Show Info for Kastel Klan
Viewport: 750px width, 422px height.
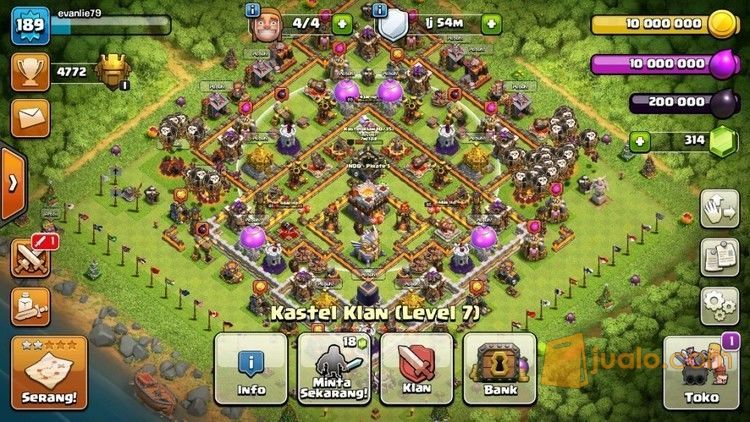point(250,367)
